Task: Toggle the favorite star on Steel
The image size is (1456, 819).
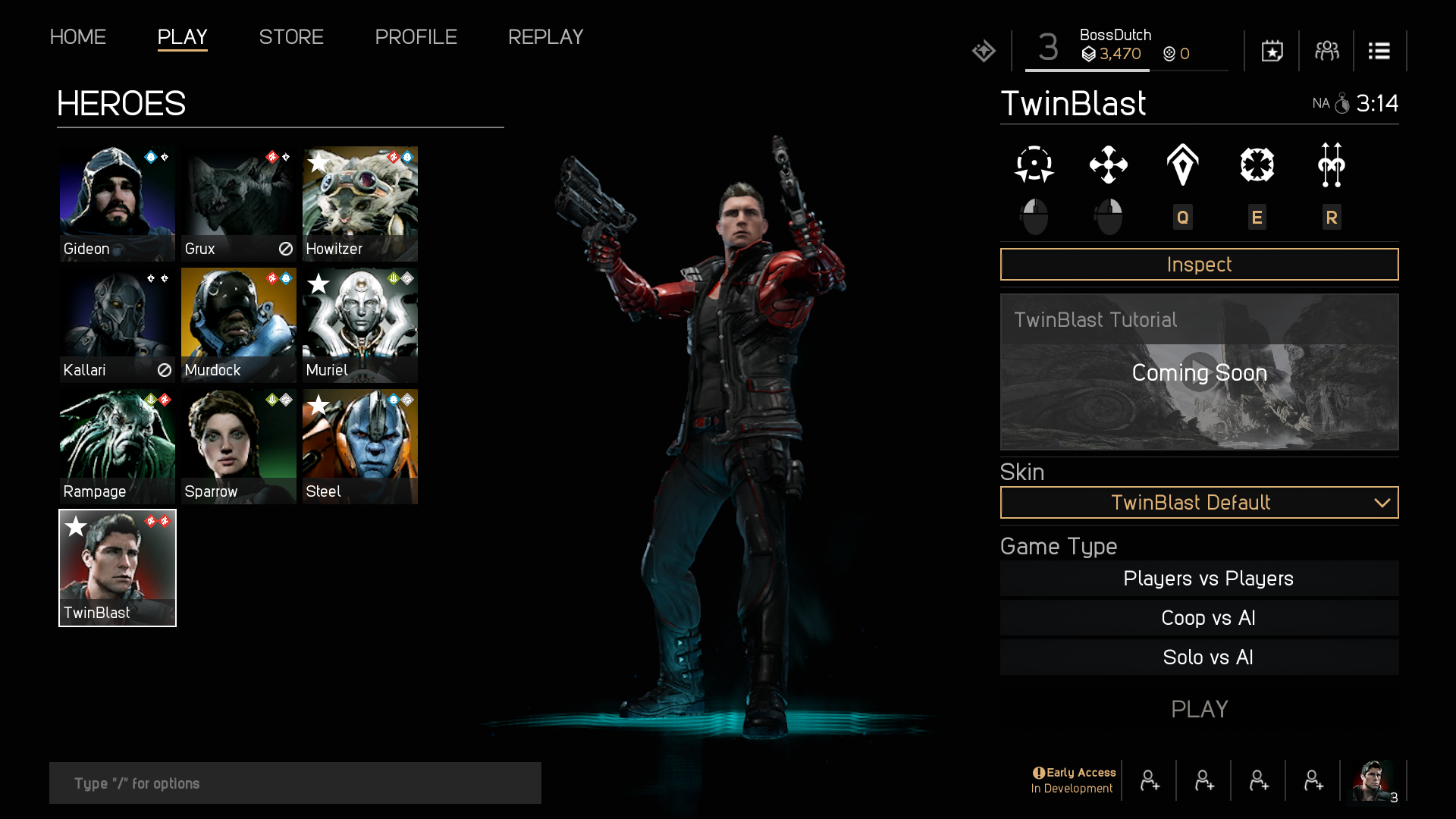Action: coord(318,405)
